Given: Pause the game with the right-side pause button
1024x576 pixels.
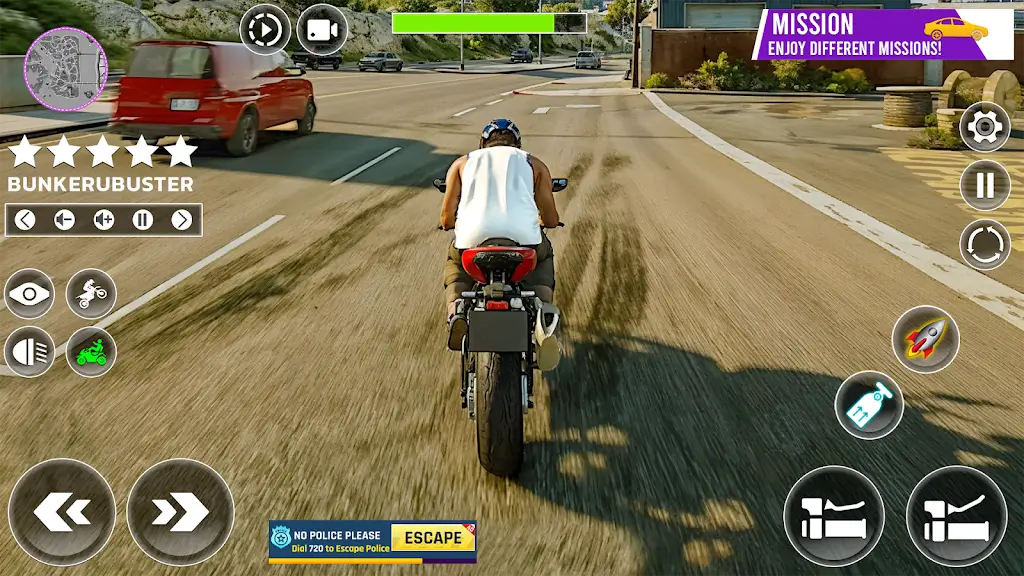Looking at the screenshot, I should (984, 185).
